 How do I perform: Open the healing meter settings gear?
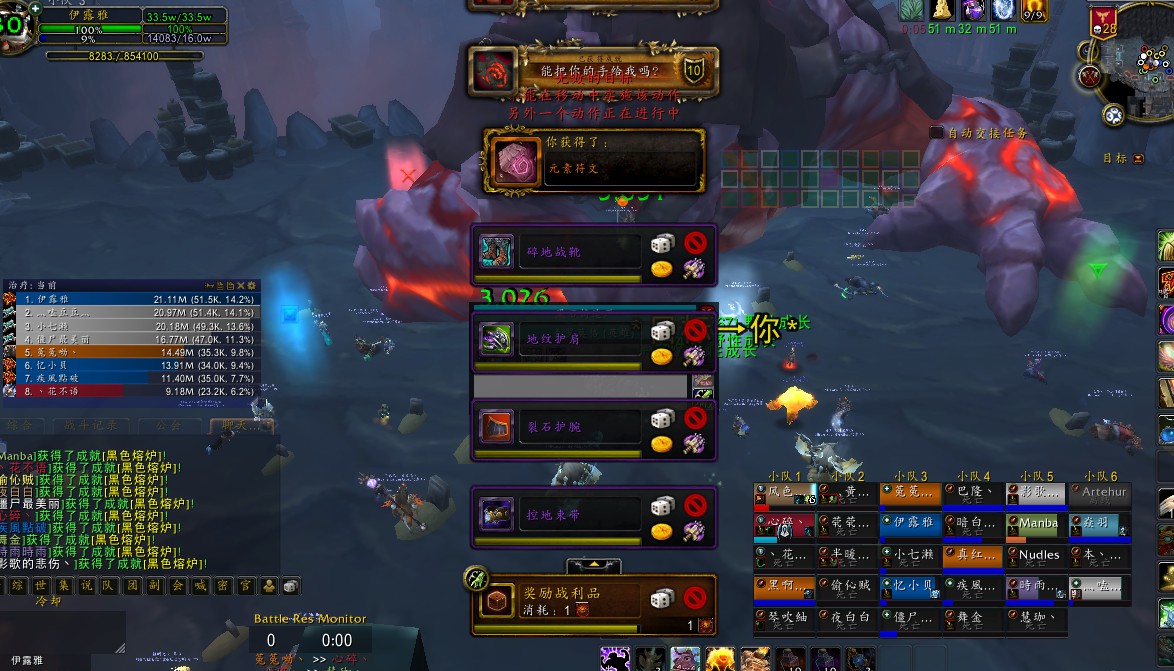point(251,286)
